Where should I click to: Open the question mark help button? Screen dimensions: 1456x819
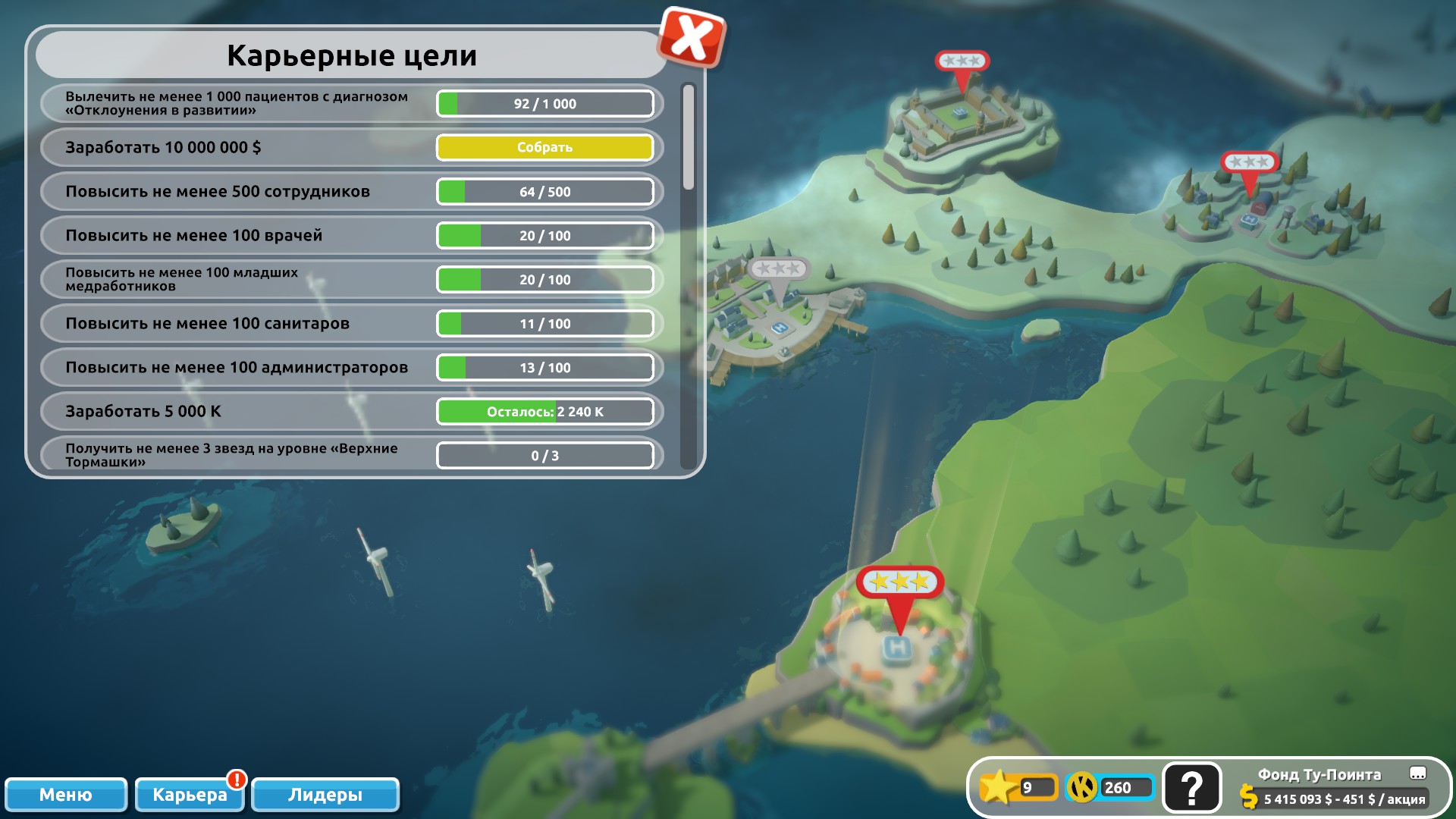[1191, 788]
